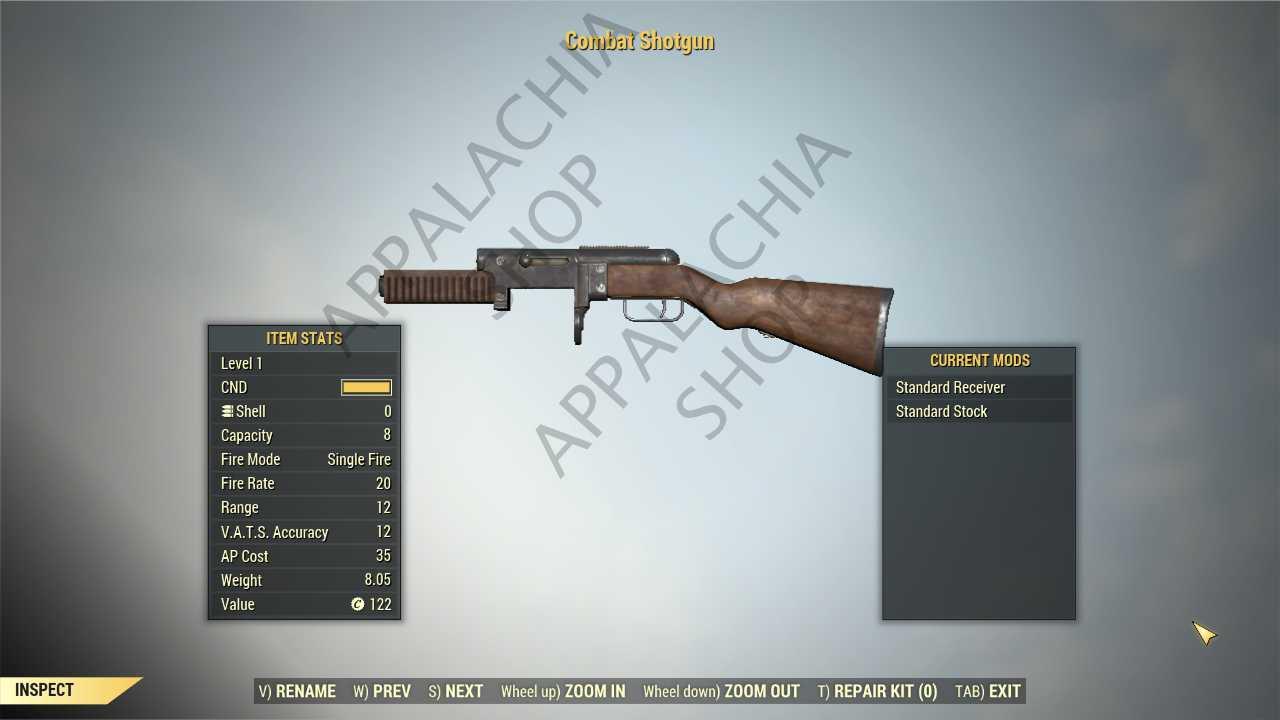Select the Standard Receiver mod row
The height and width of the screenshot is (720, 1280).
(x=978, y=387)
